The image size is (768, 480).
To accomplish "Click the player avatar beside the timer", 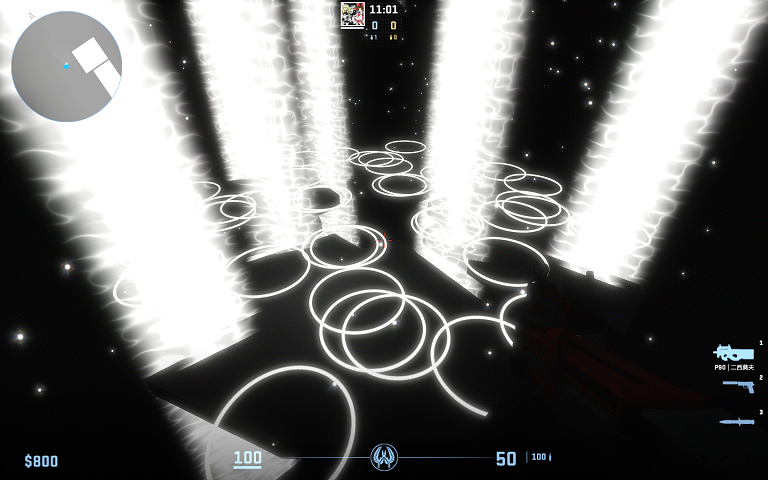I will (352, 14).
